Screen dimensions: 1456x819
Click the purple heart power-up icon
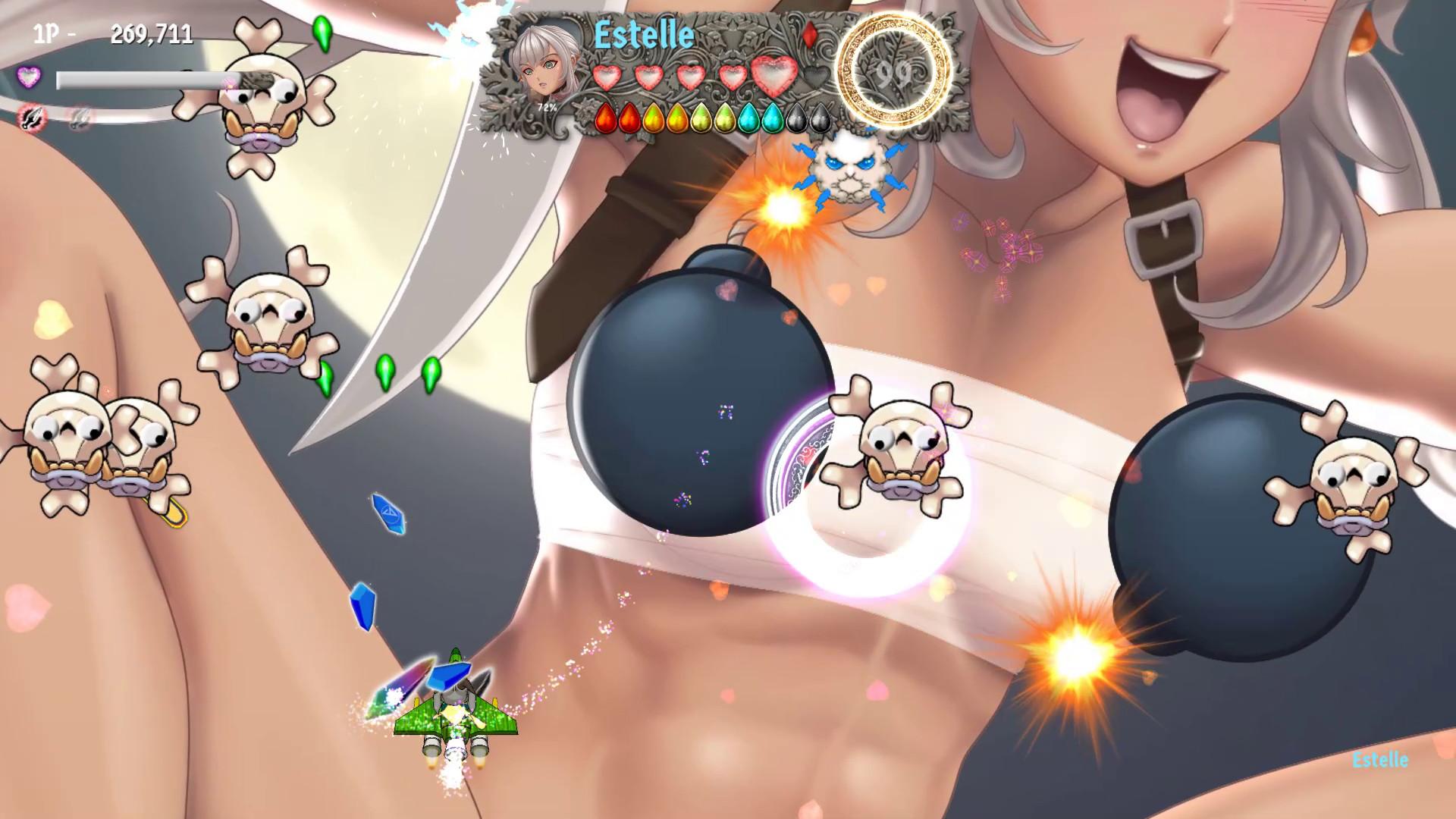pos(28,76)
